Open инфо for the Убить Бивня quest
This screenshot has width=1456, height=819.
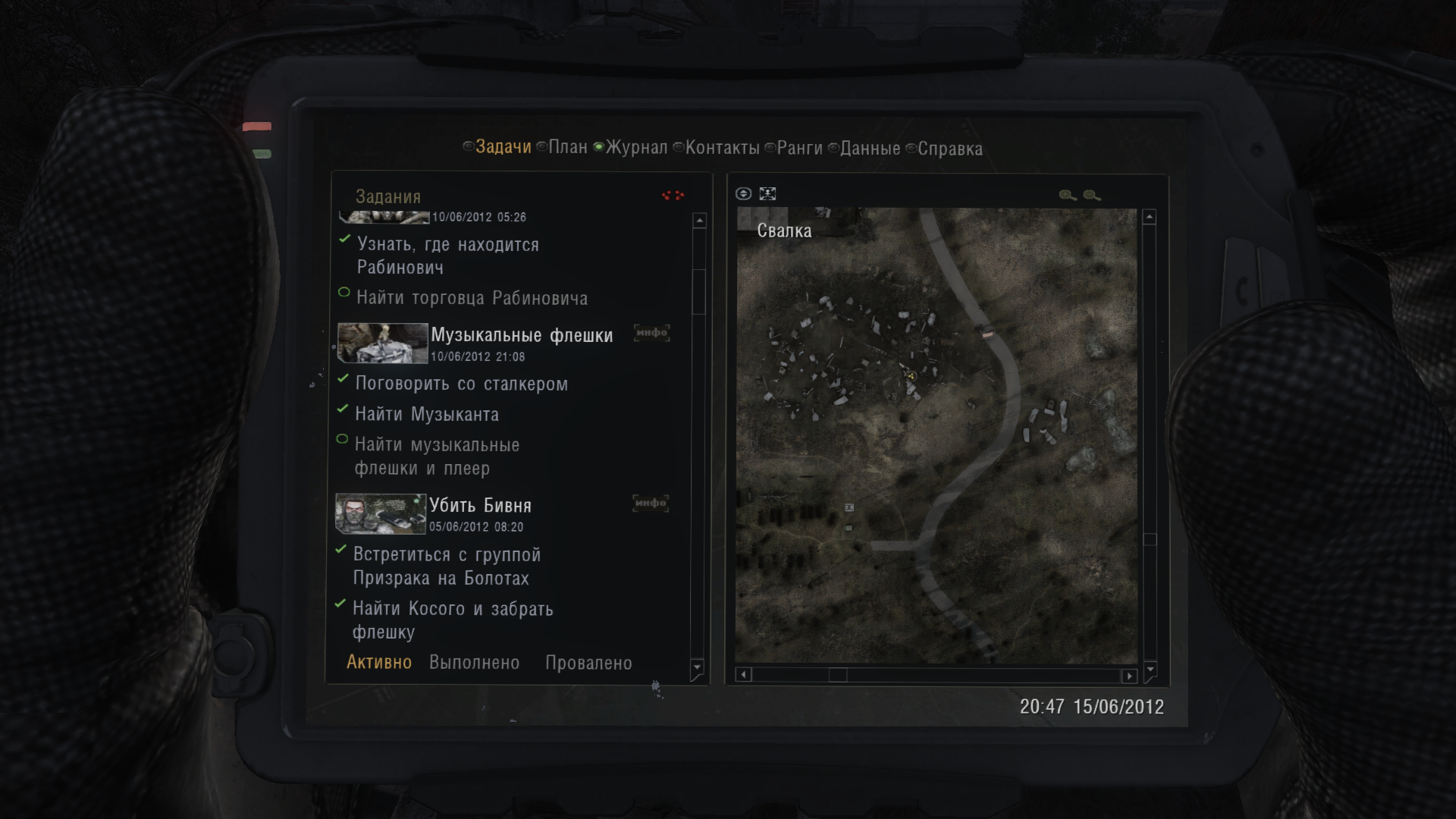point(650,504)
